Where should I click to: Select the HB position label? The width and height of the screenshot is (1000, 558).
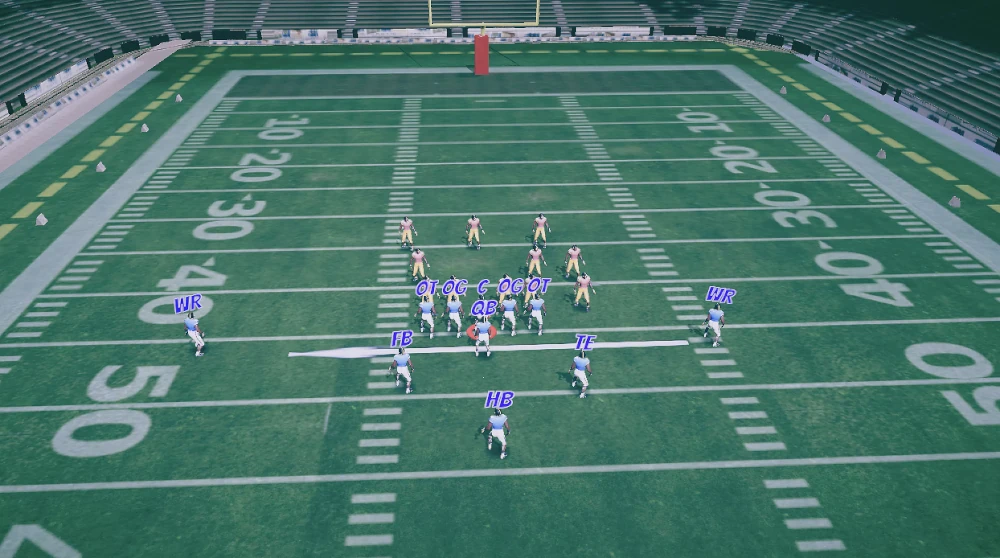pyautogui.click(x=499, y=400)
